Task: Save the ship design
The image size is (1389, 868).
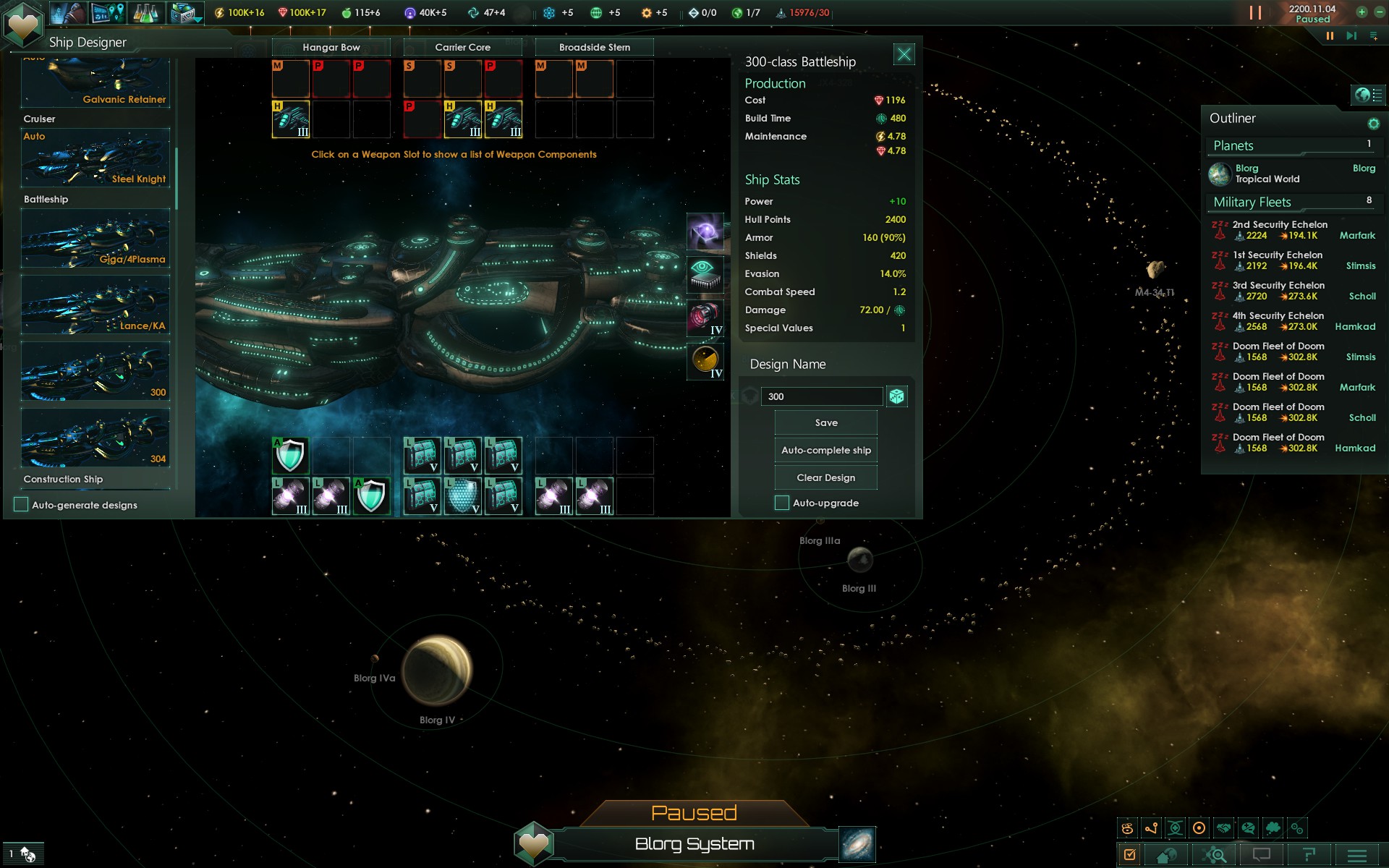Action: (x=825, y=423)
